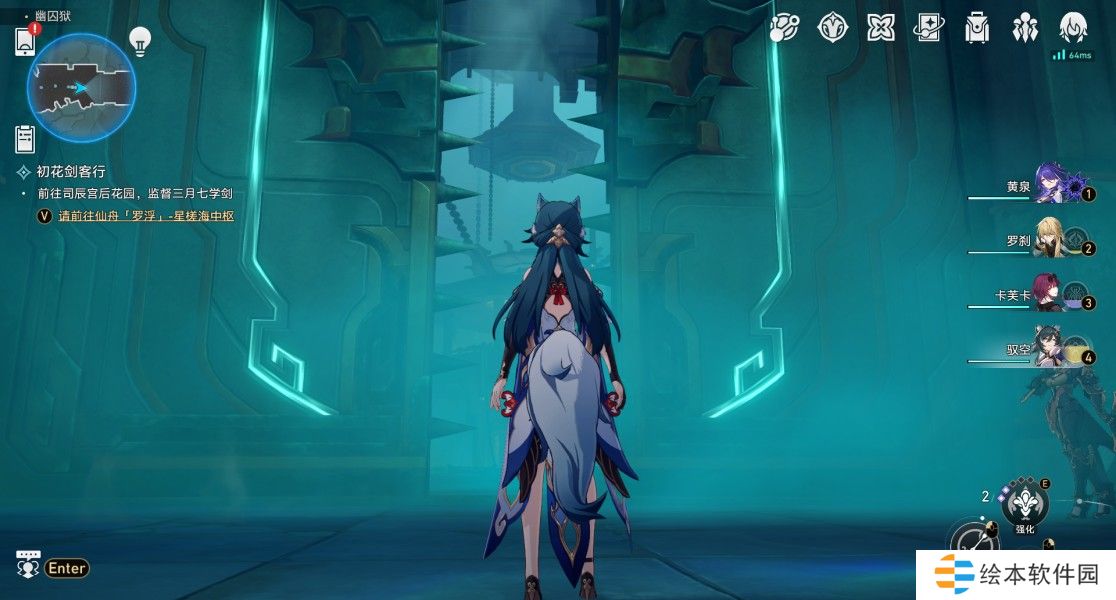Image resolution: width=1116 pixels, height=600 pixels.
Task: Click the 绘本软件园 watermark logo
Action: coord(1016,574)
